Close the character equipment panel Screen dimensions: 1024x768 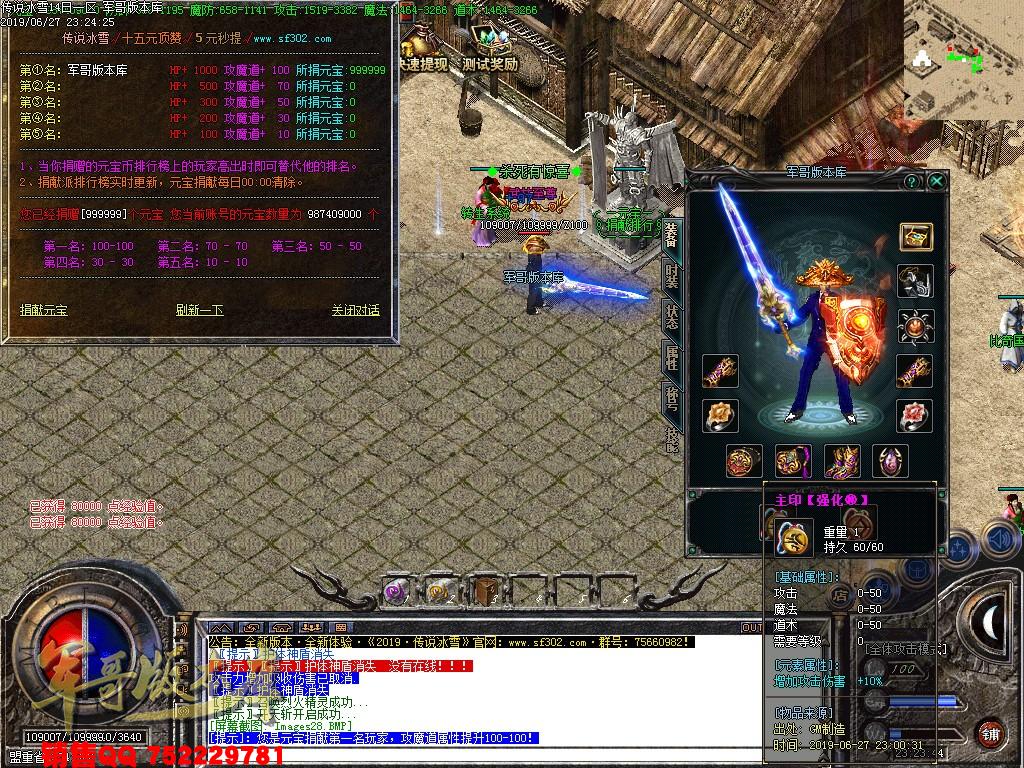coord(936,181)
